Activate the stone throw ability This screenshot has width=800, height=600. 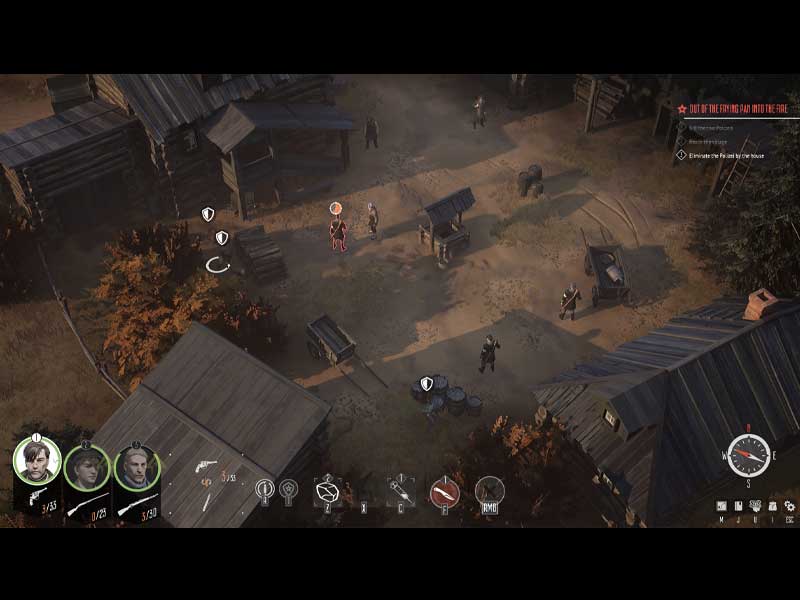[327, 491]
